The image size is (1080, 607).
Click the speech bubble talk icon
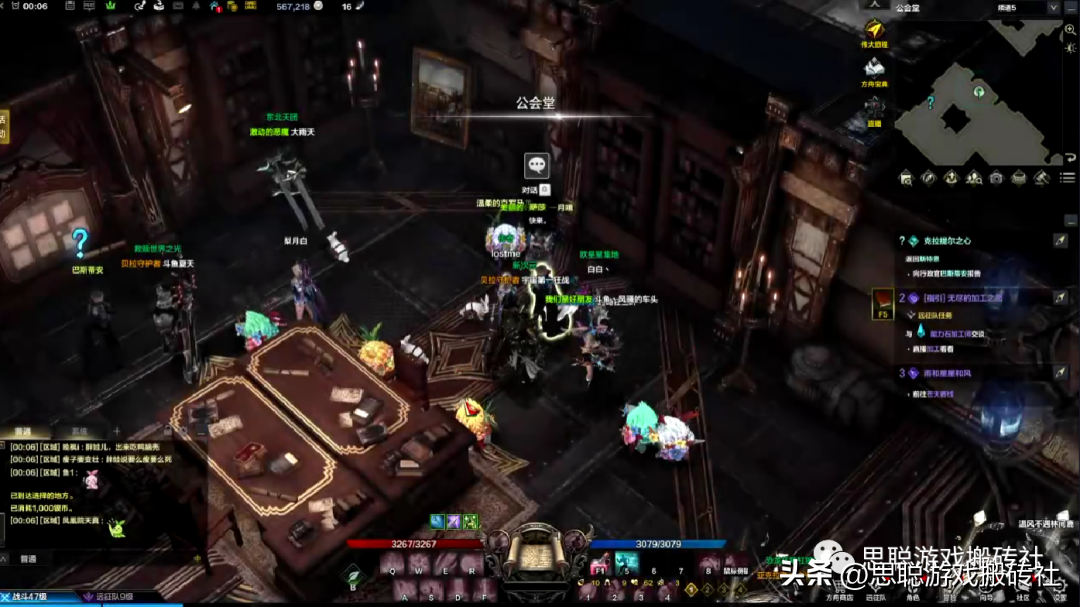[537, 166]
